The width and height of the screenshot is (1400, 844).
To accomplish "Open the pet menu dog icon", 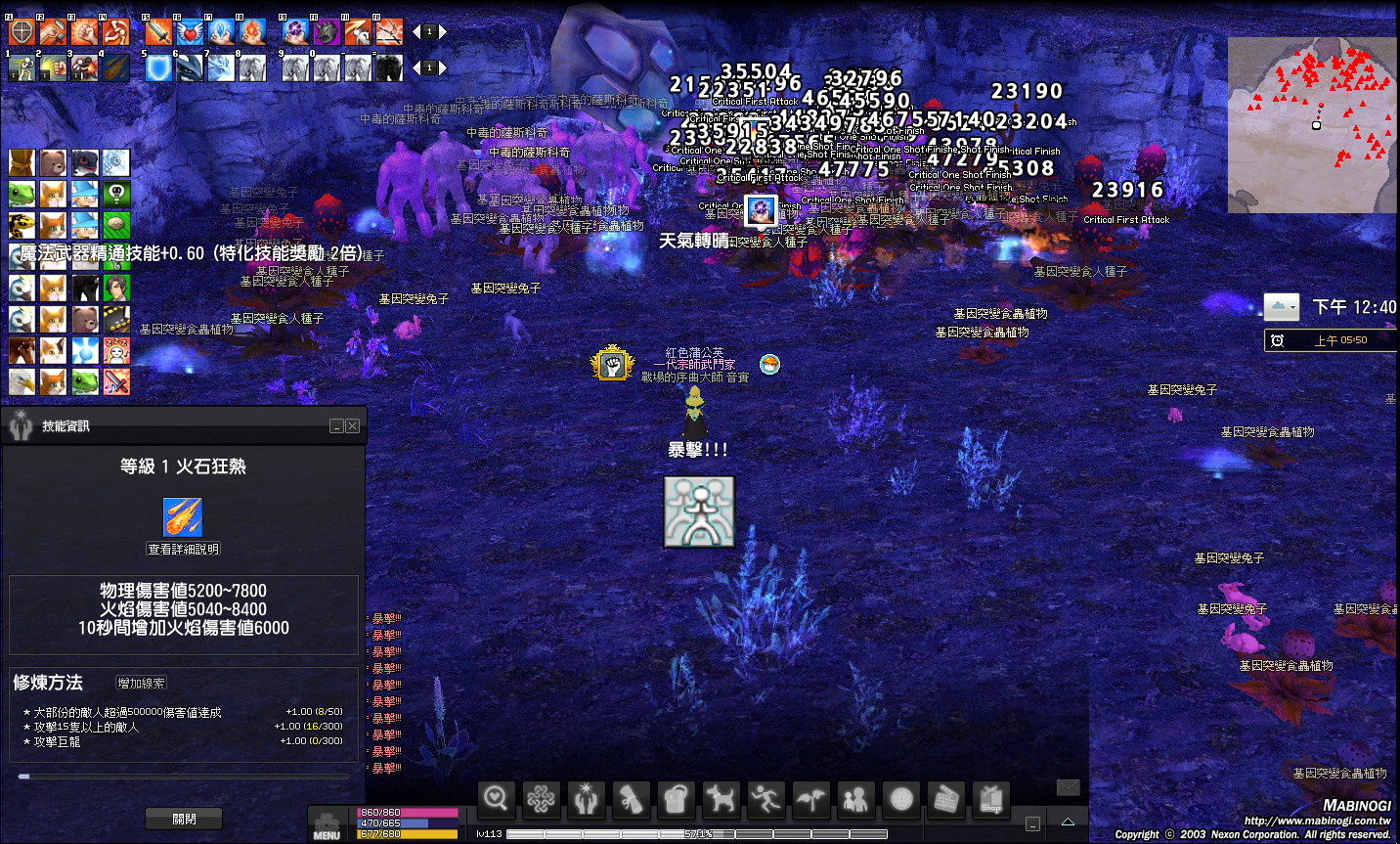I will (722, 799).
